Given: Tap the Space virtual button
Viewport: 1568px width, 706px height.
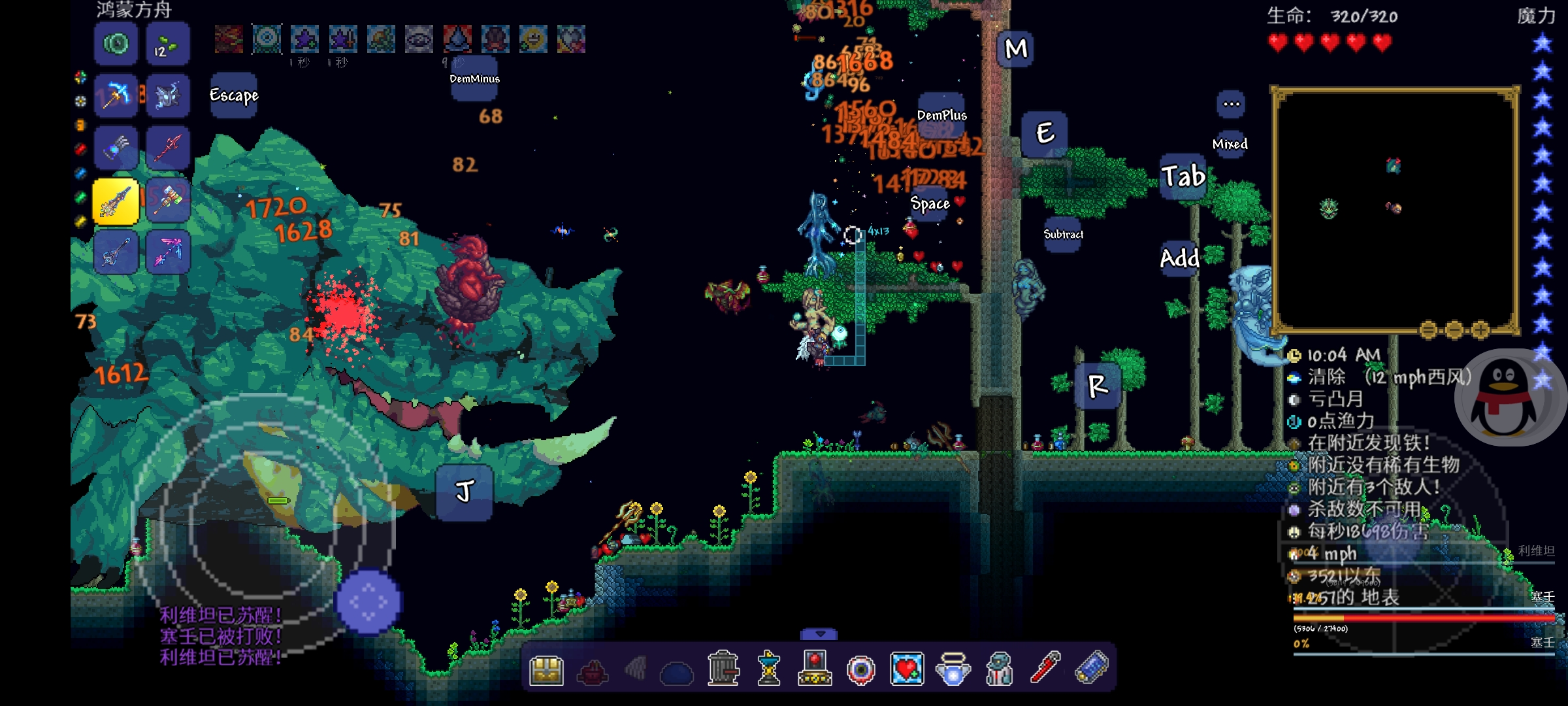Looking at the screenshot, I should click(930, 204).
